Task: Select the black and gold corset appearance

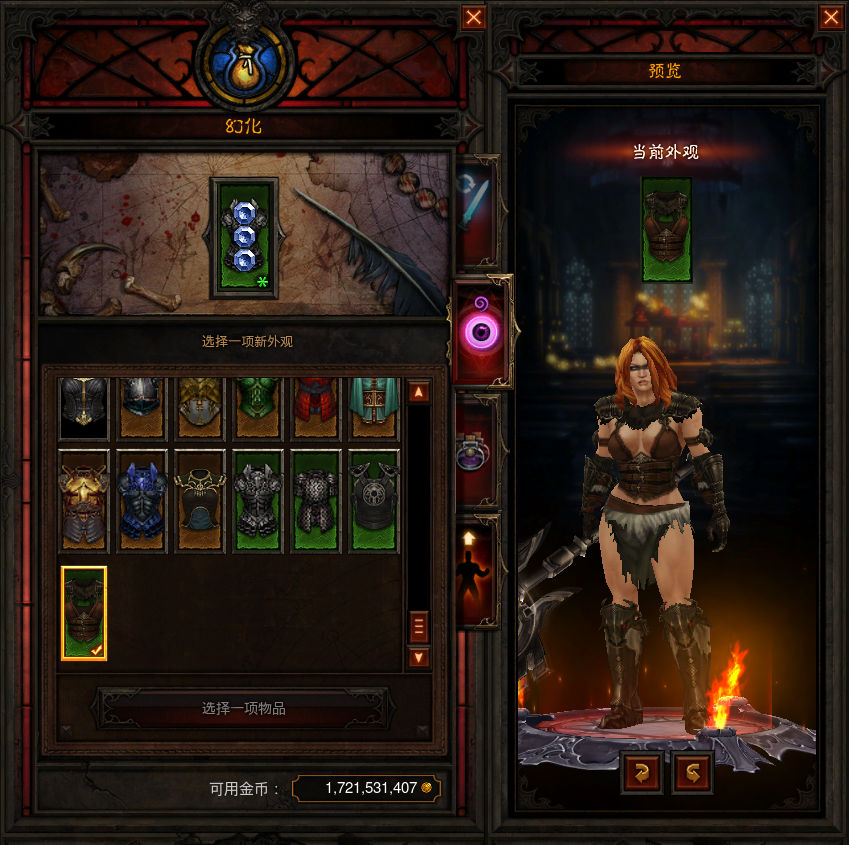Action: pos(200,501)
